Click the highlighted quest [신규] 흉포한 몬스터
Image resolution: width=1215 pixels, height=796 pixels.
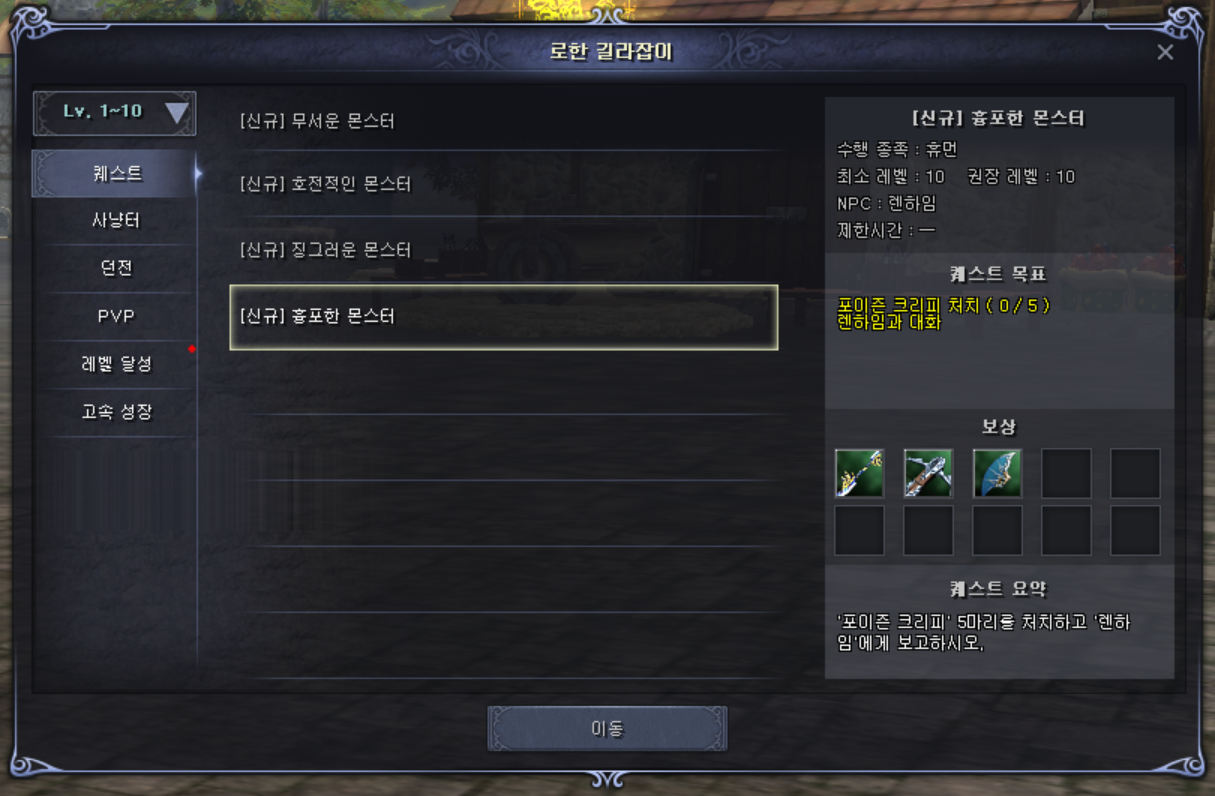tap(503, 317)
